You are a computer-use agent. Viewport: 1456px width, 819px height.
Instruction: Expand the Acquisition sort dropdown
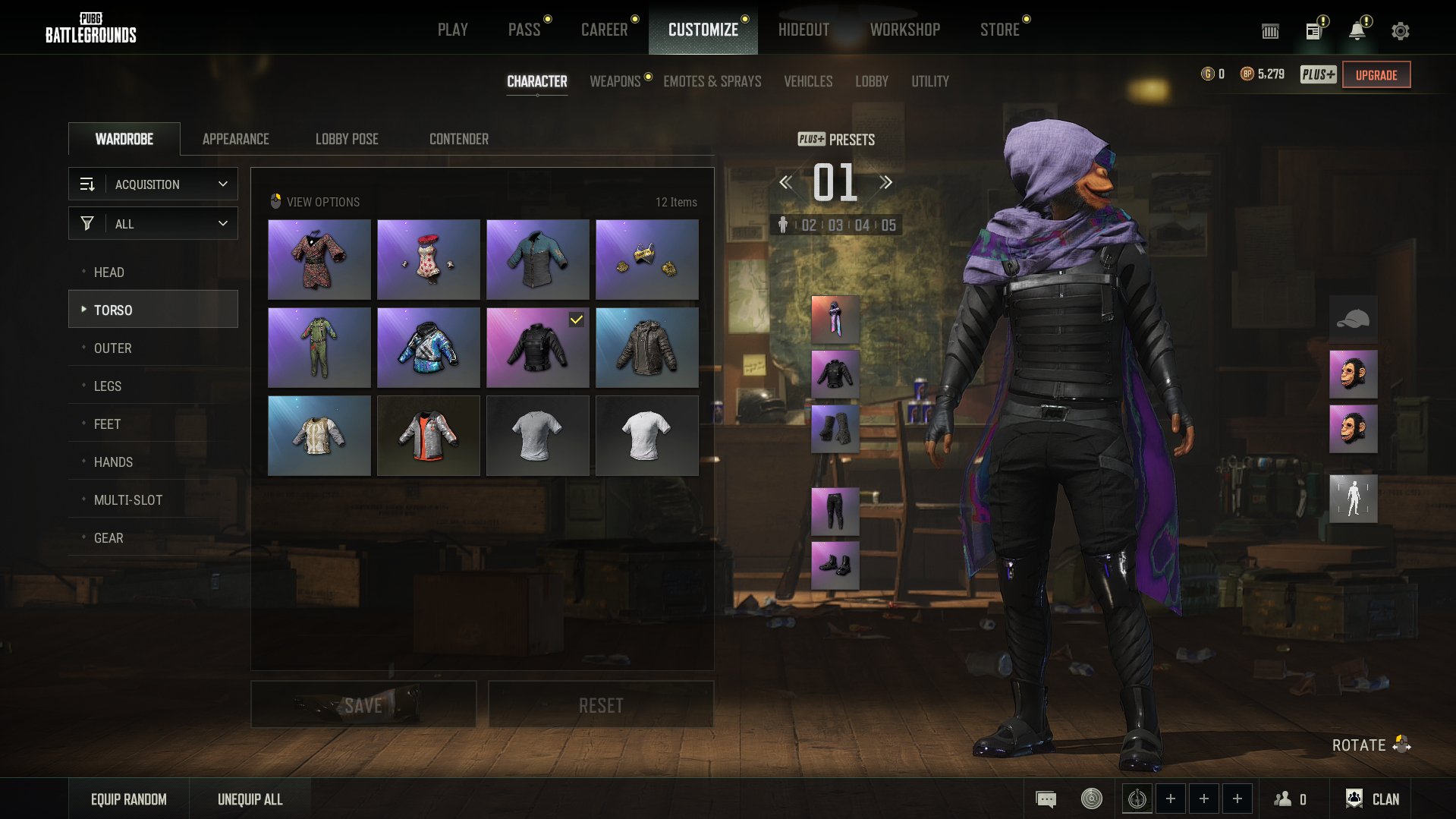click(x=153, y=184)
